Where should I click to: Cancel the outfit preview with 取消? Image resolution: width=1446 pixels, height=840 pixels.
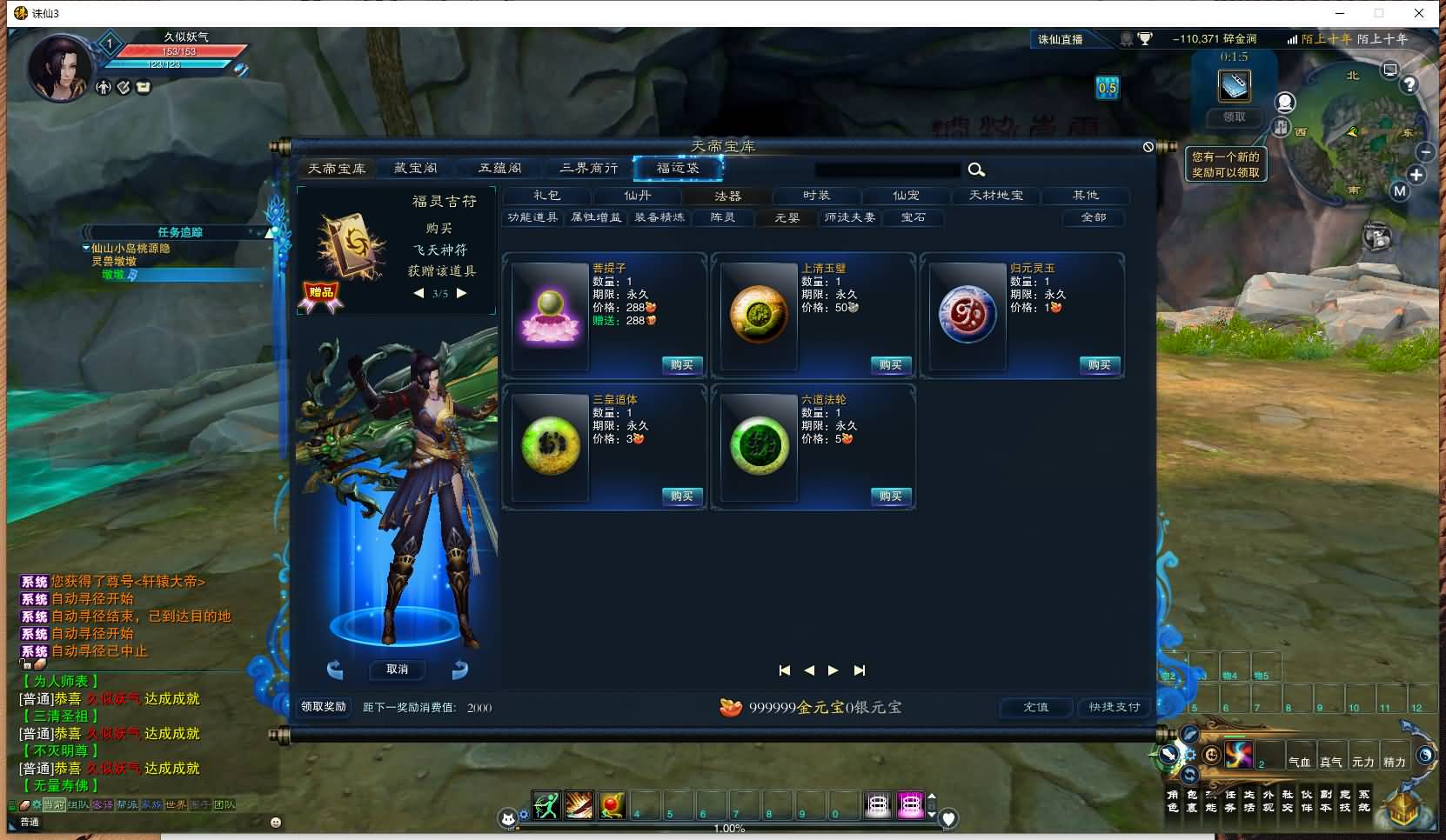tap(397, 670)
